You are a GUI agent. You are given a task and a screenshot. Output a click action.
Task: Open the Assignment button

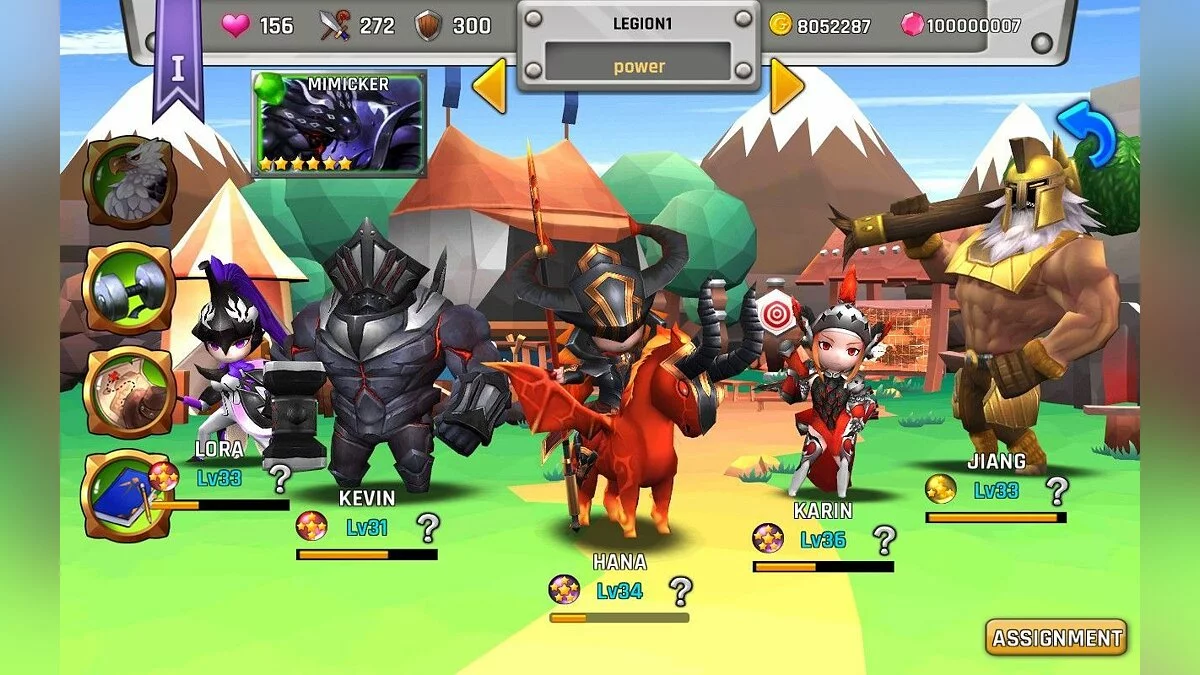(1056, 637)
